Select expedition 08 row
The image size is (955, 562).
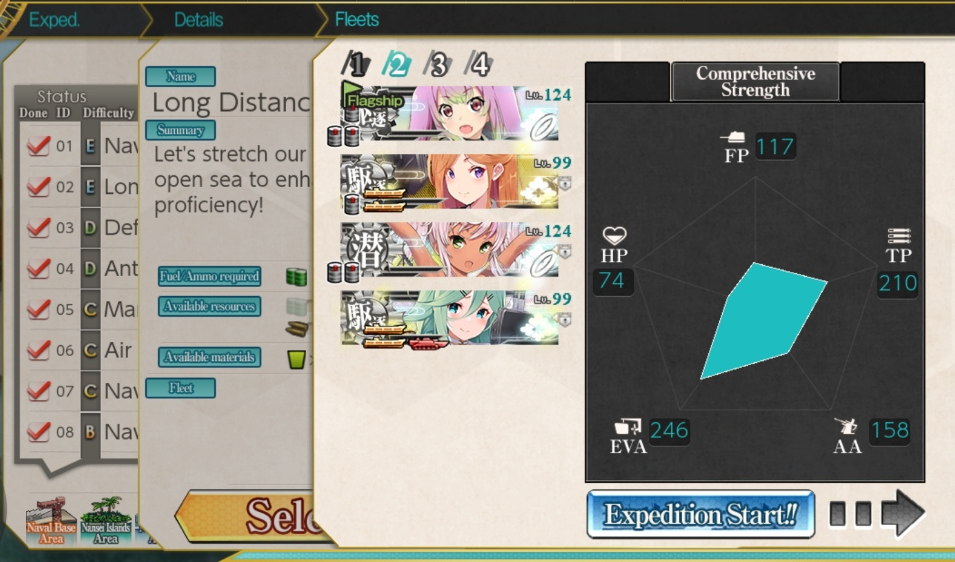click(80, 432)
